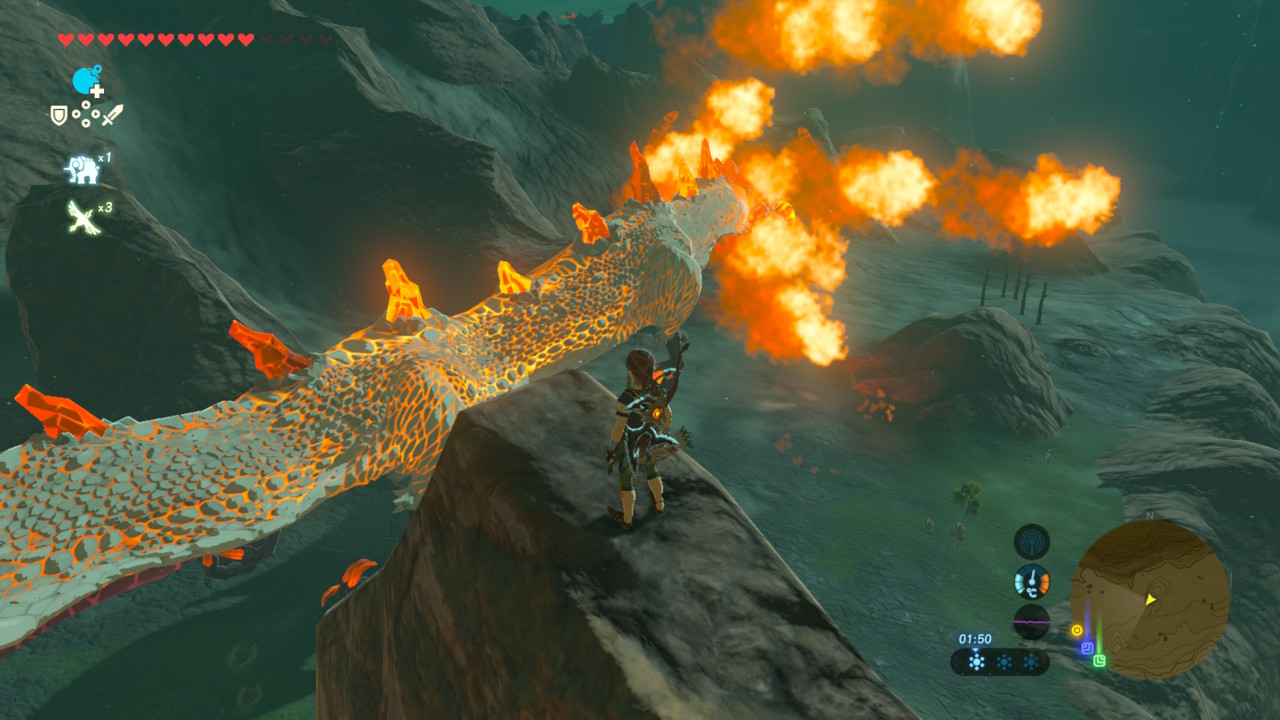Activate the Revali's Gale bird icon
The height and width of the screenshot is (720, 1280).
point(82,216)
